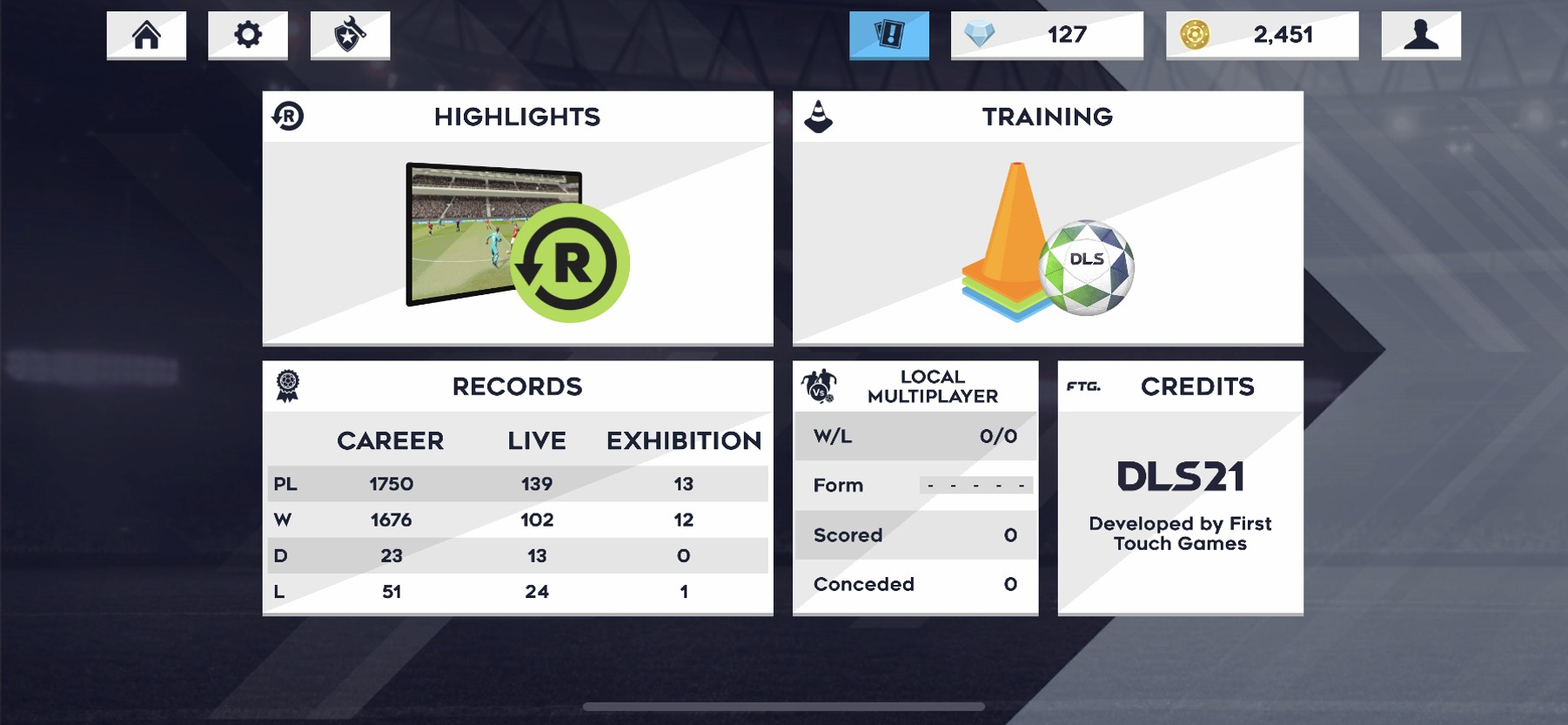The image size is (1568, 725).
Task: Open the Records stats panel
Action: (x=518, y=487)
